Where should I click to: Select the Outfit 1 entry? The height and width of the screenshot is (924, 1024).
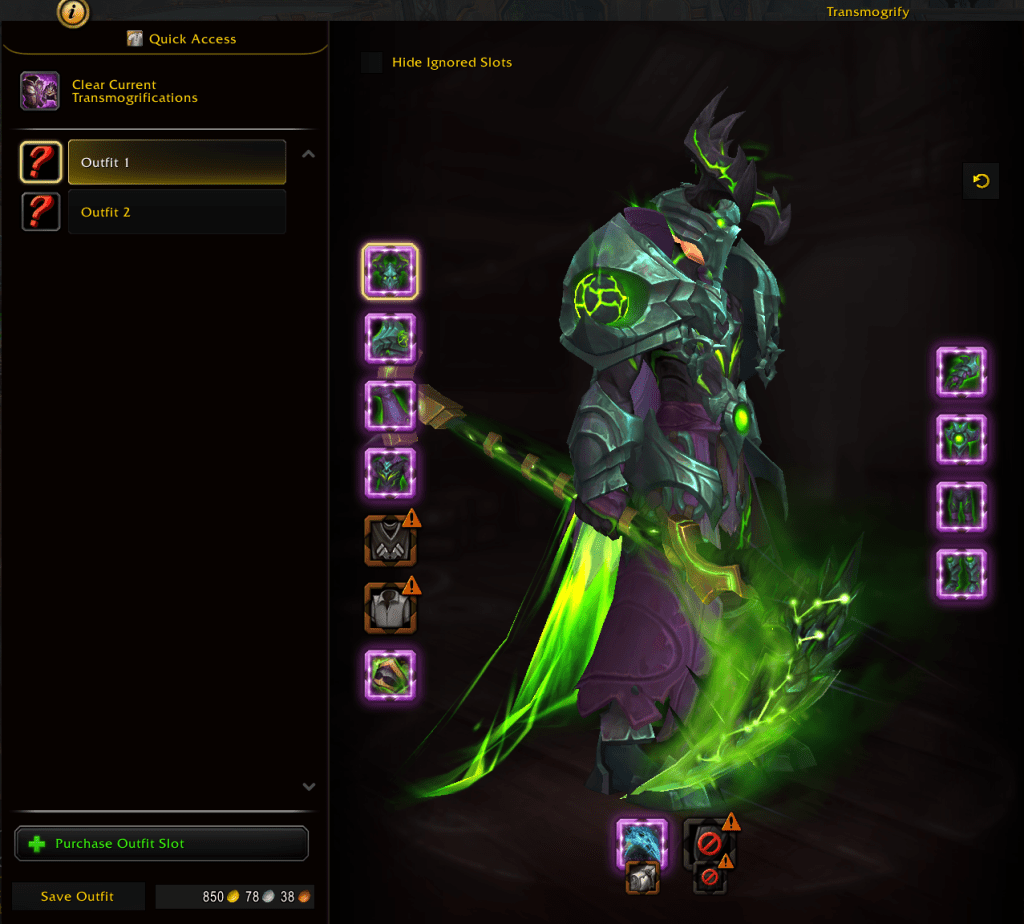(176, 162)
